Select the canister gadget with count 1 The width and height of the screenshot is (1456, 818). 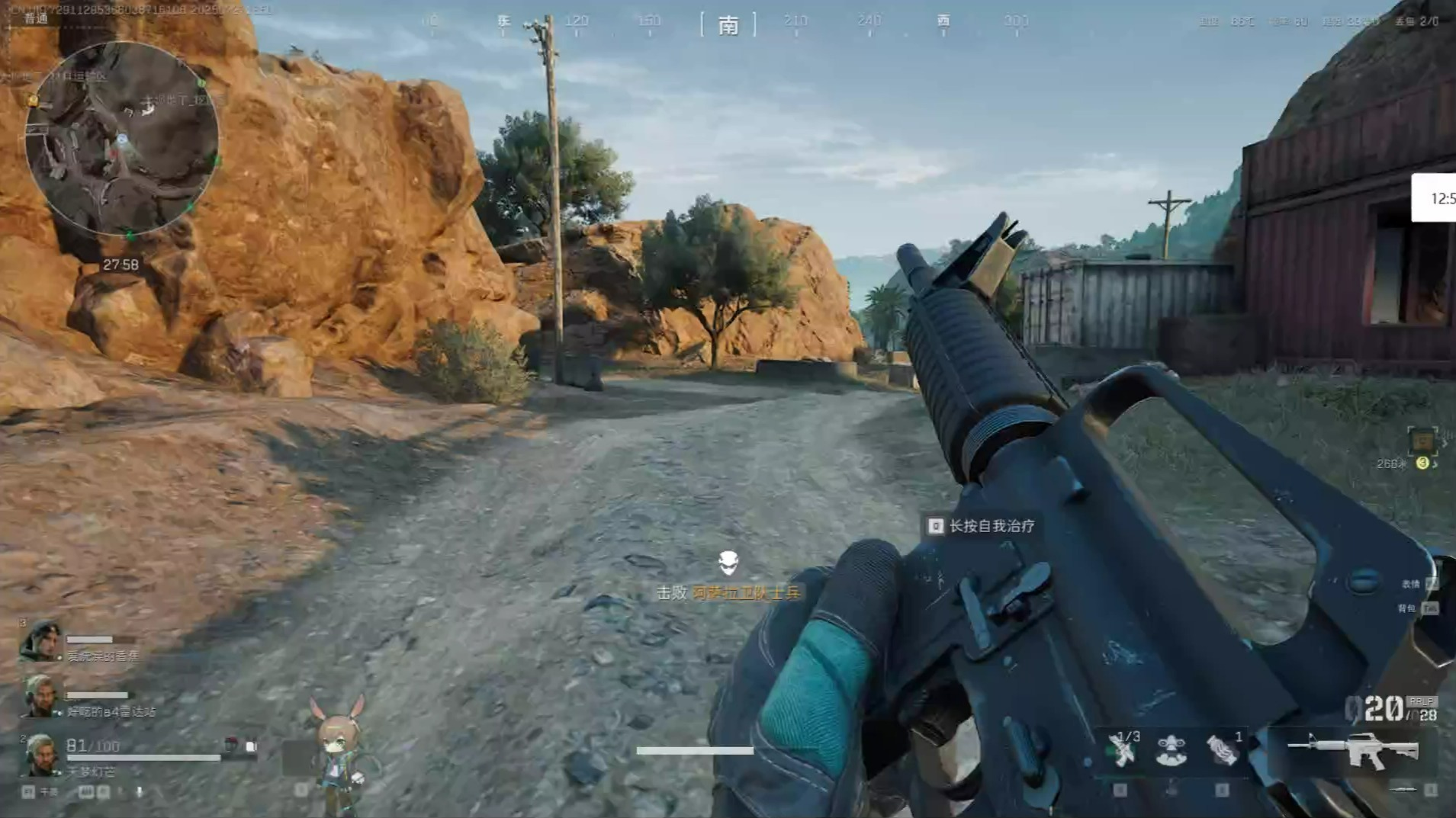1222,750
